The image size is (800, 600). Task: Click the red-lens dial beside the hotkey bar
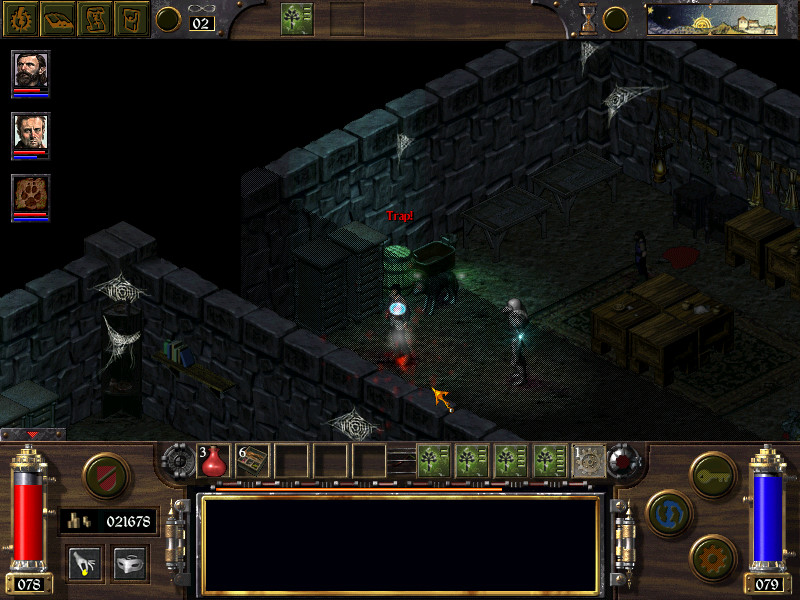coord(625,460)
